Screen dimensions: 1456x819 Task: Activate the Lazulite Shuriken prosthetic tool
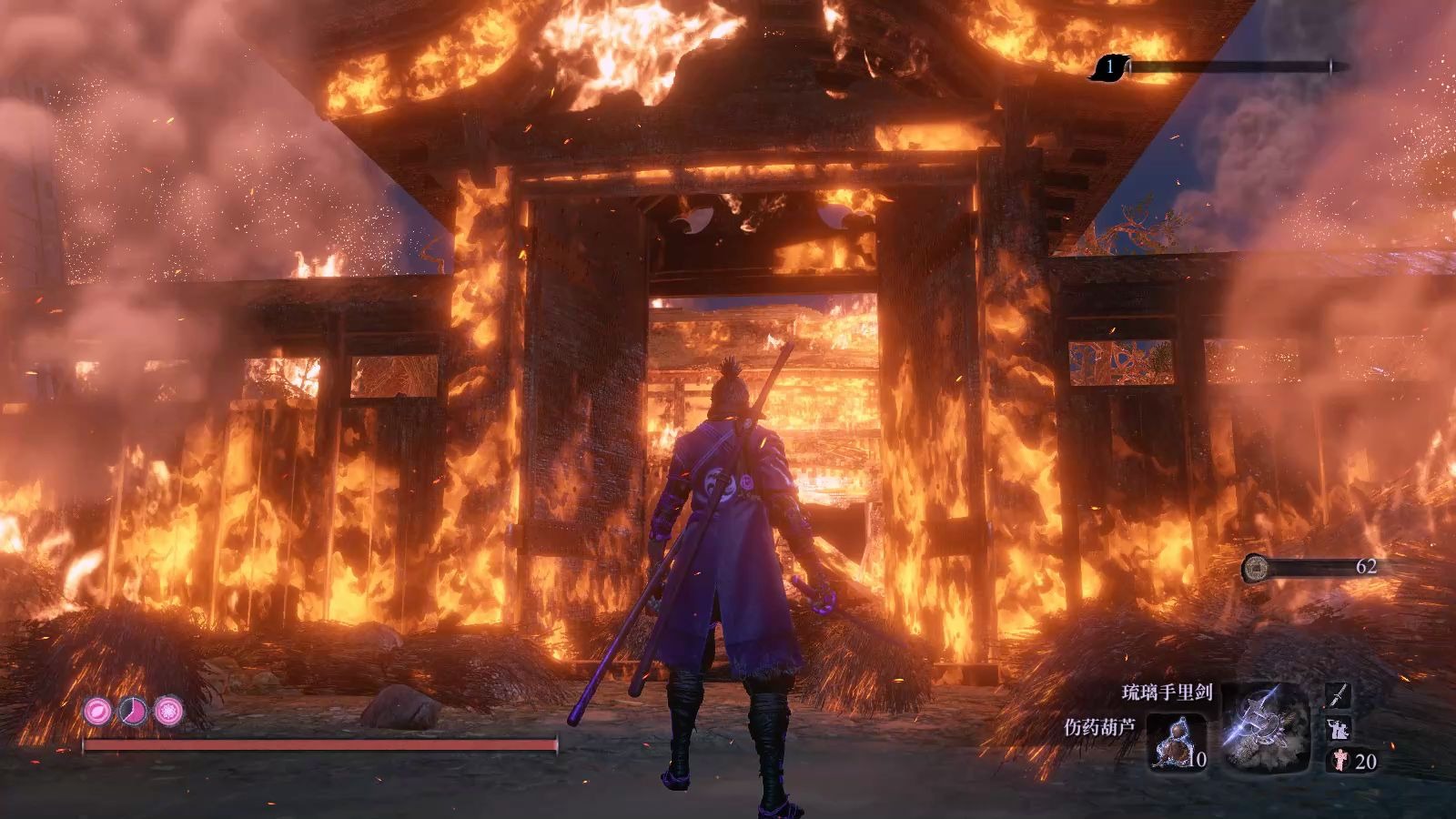coord(1265,728)
